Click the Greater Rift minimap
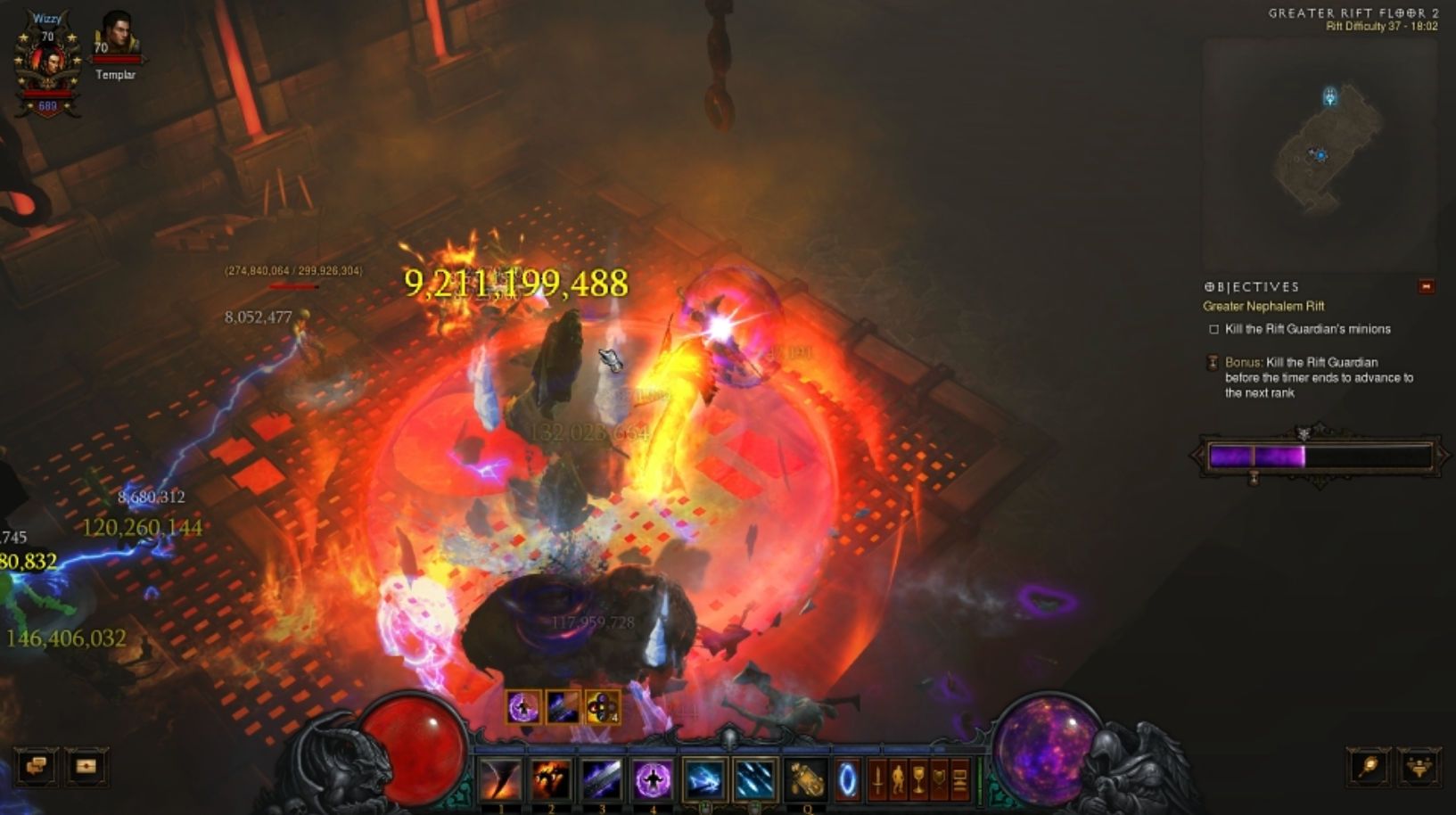 [x=1320, y=152]
